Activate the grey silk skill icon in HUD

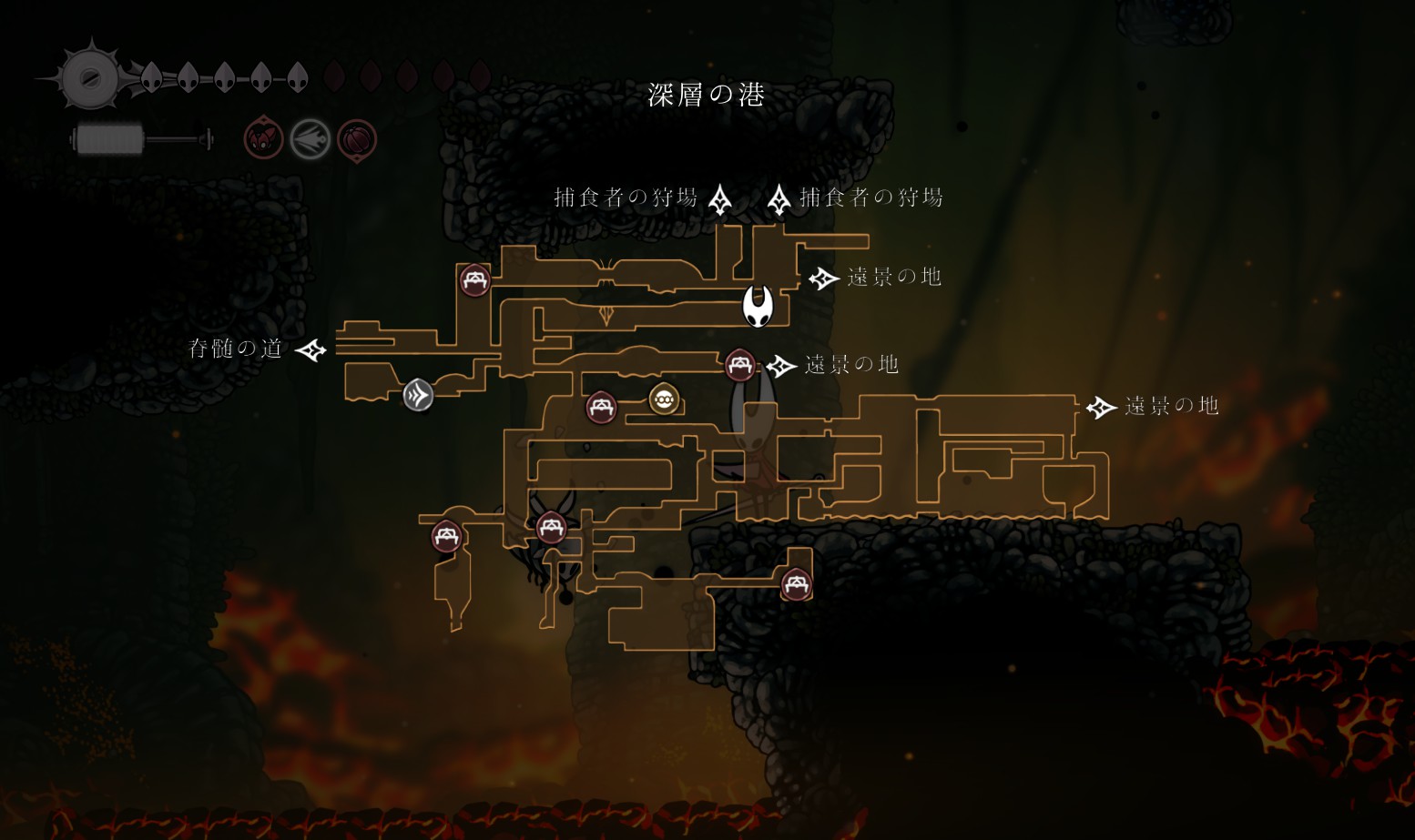click(310, 140)
